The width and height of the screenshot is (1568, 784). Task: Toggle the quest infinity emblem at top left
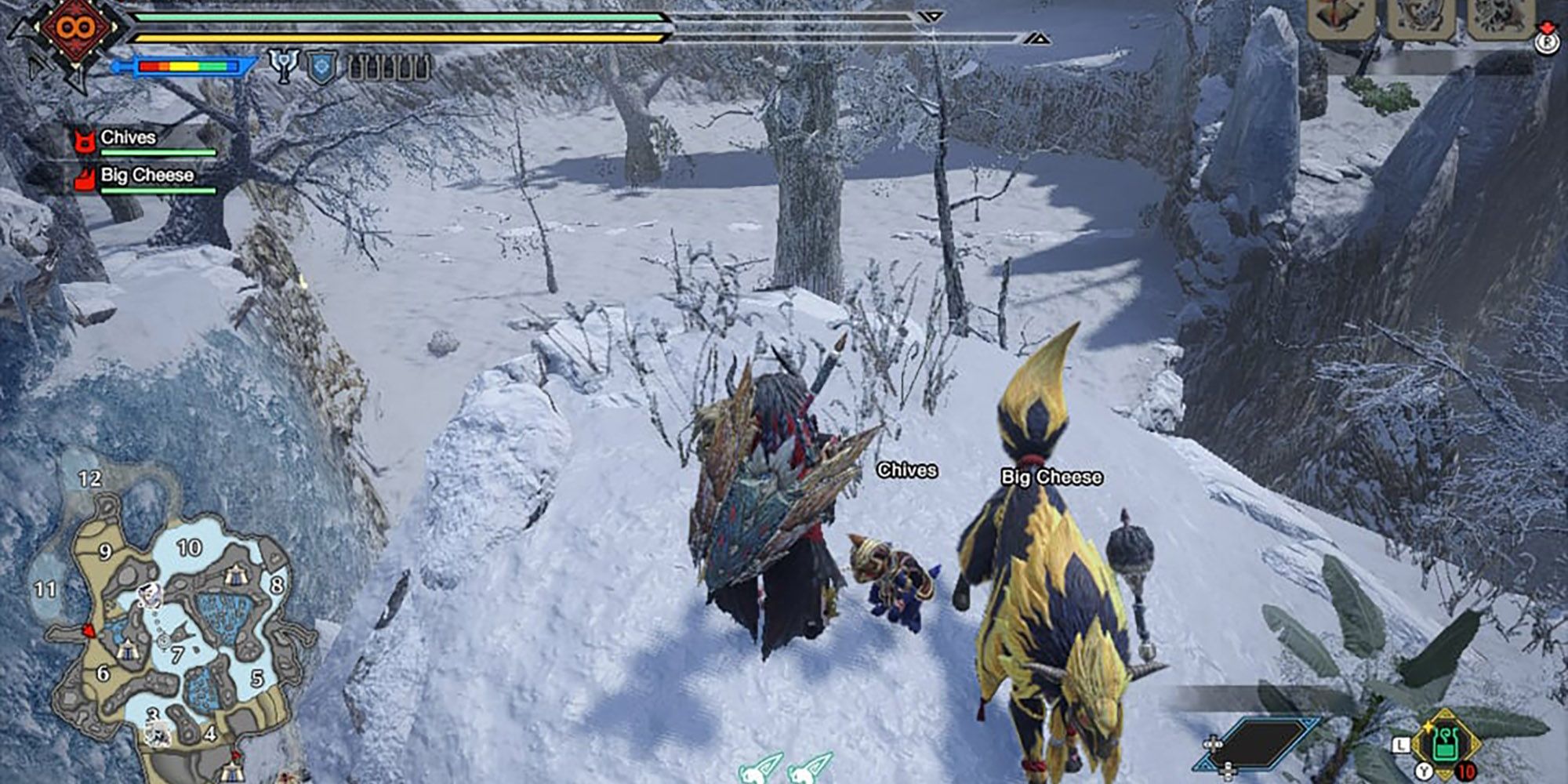pos(74,26)
